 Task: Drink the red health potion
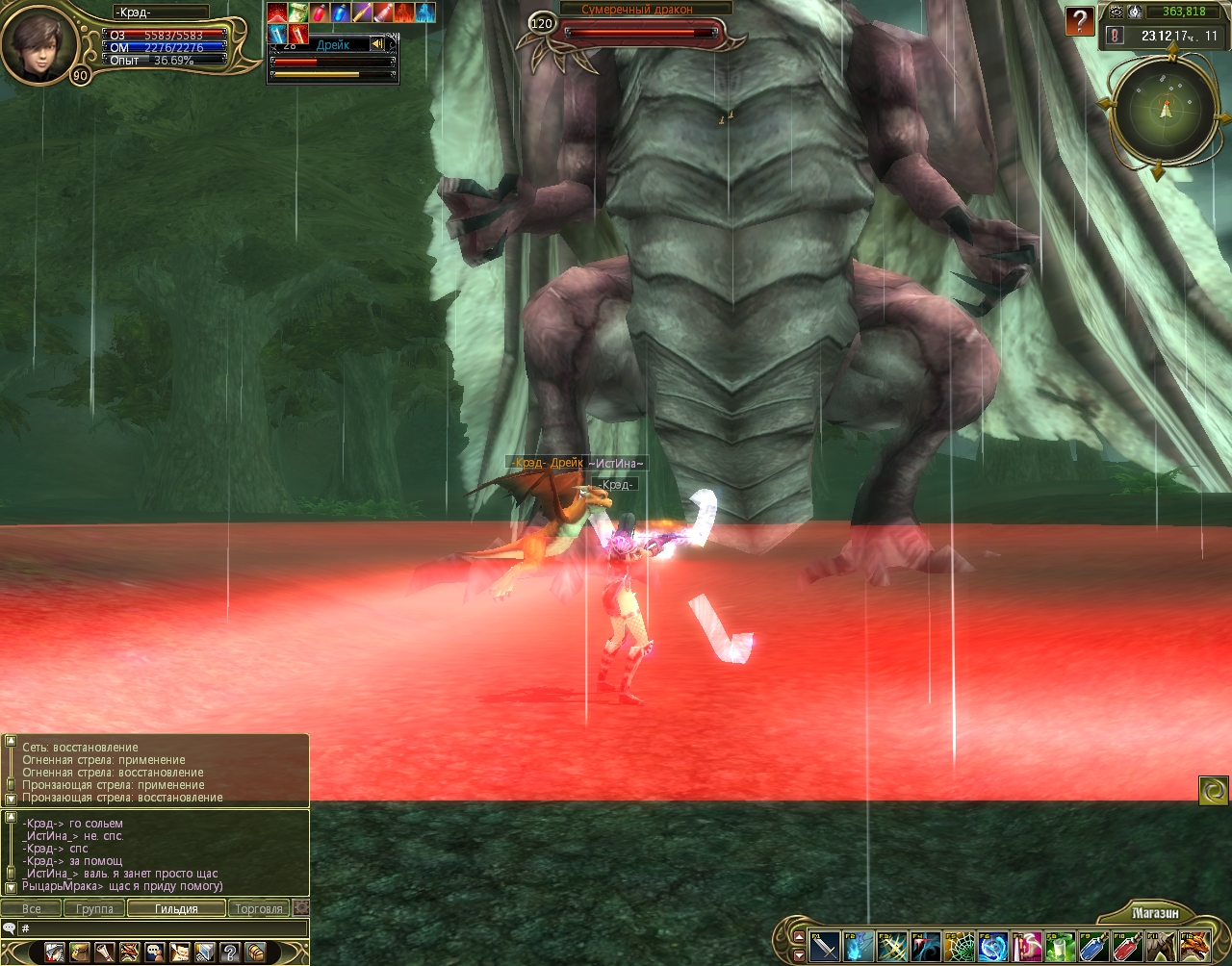(1126, 947)
